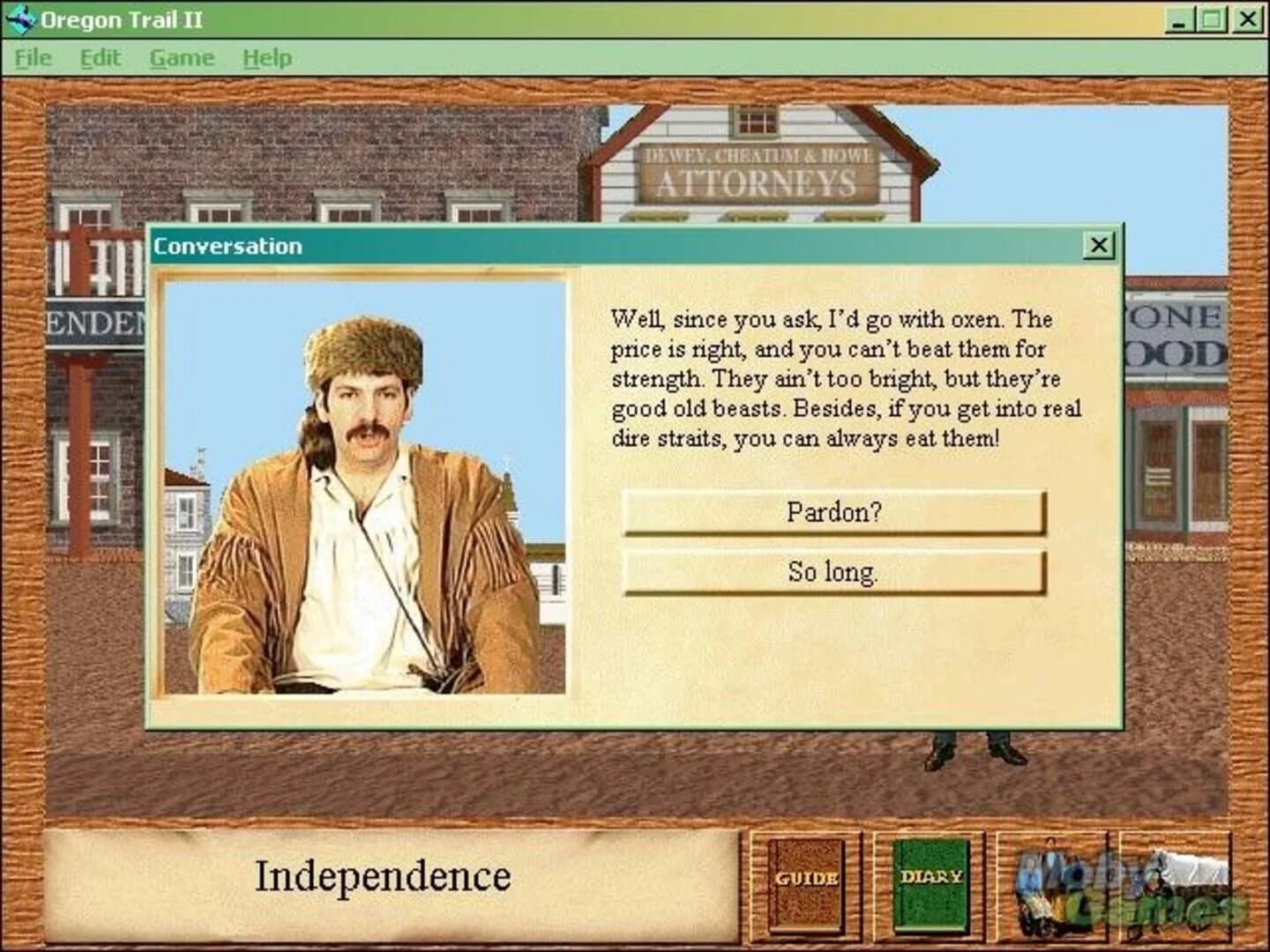
Task: Click the Conversation window title bar
Action: point(529,245)
